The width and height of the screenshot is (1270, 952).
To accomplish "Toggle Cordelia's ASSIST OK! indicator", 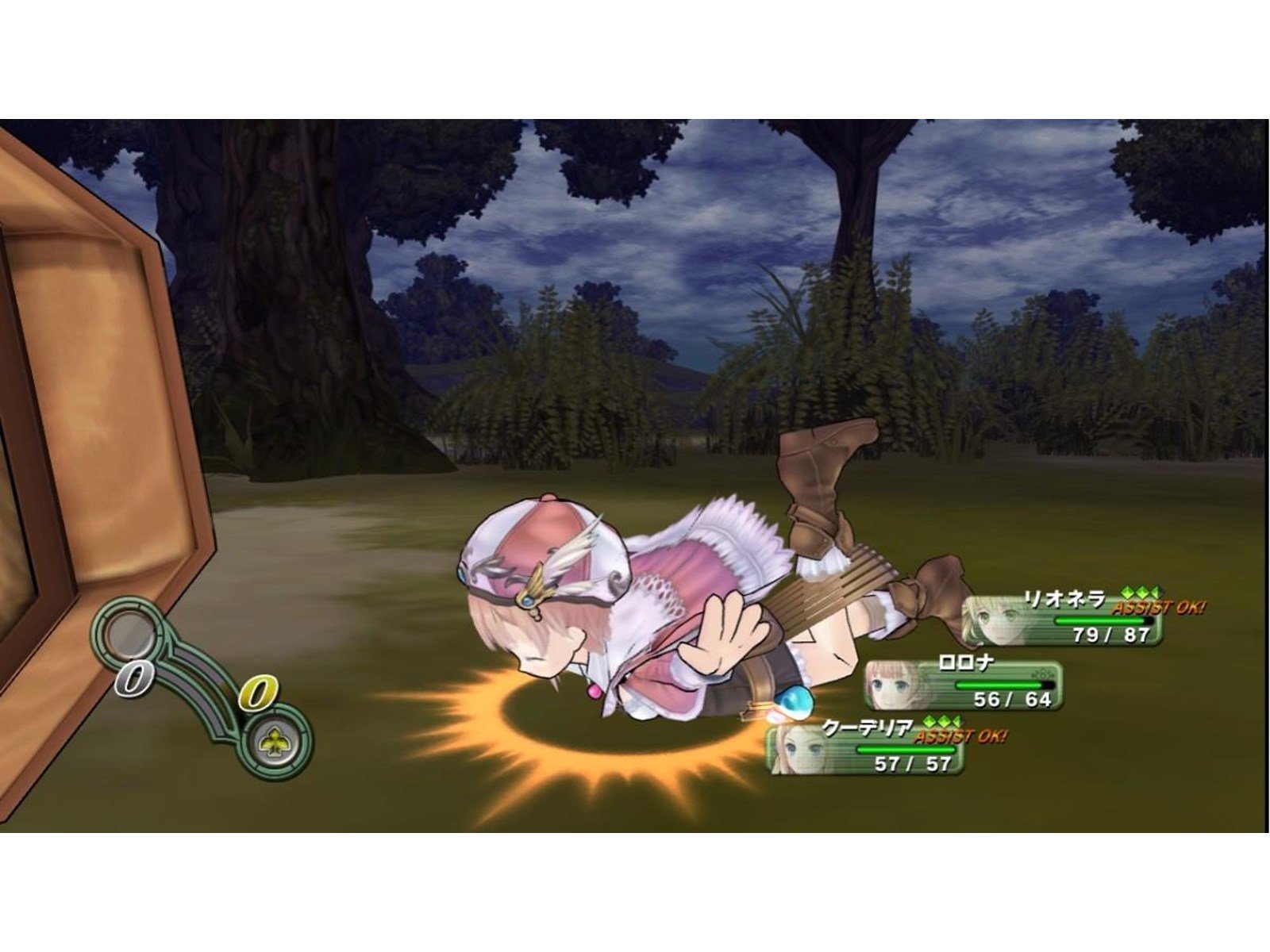I will [x=961, y=735].
